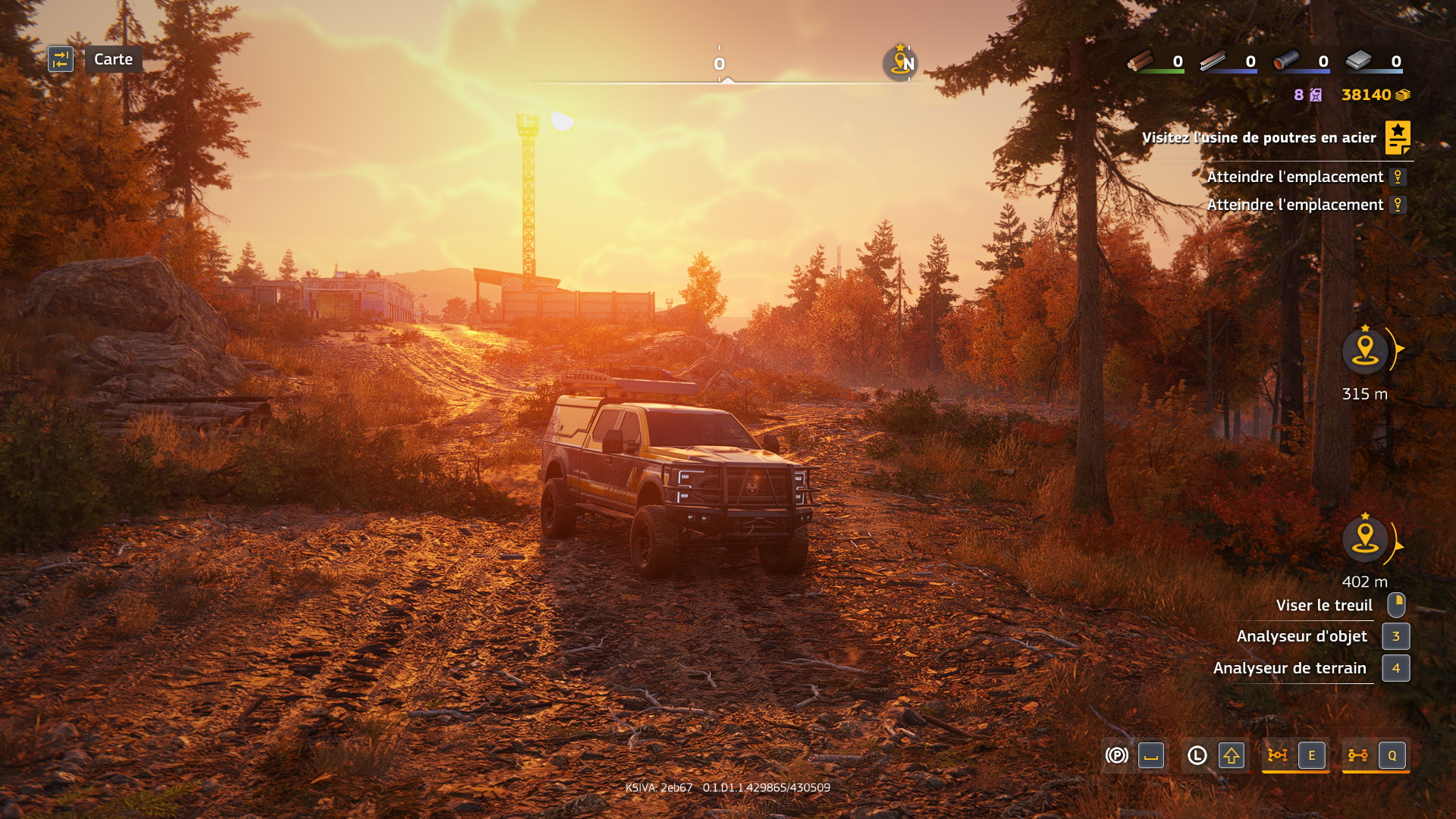
Task: Choose the Analyseur d'objet tool
Action: (x=1301, y=636)
